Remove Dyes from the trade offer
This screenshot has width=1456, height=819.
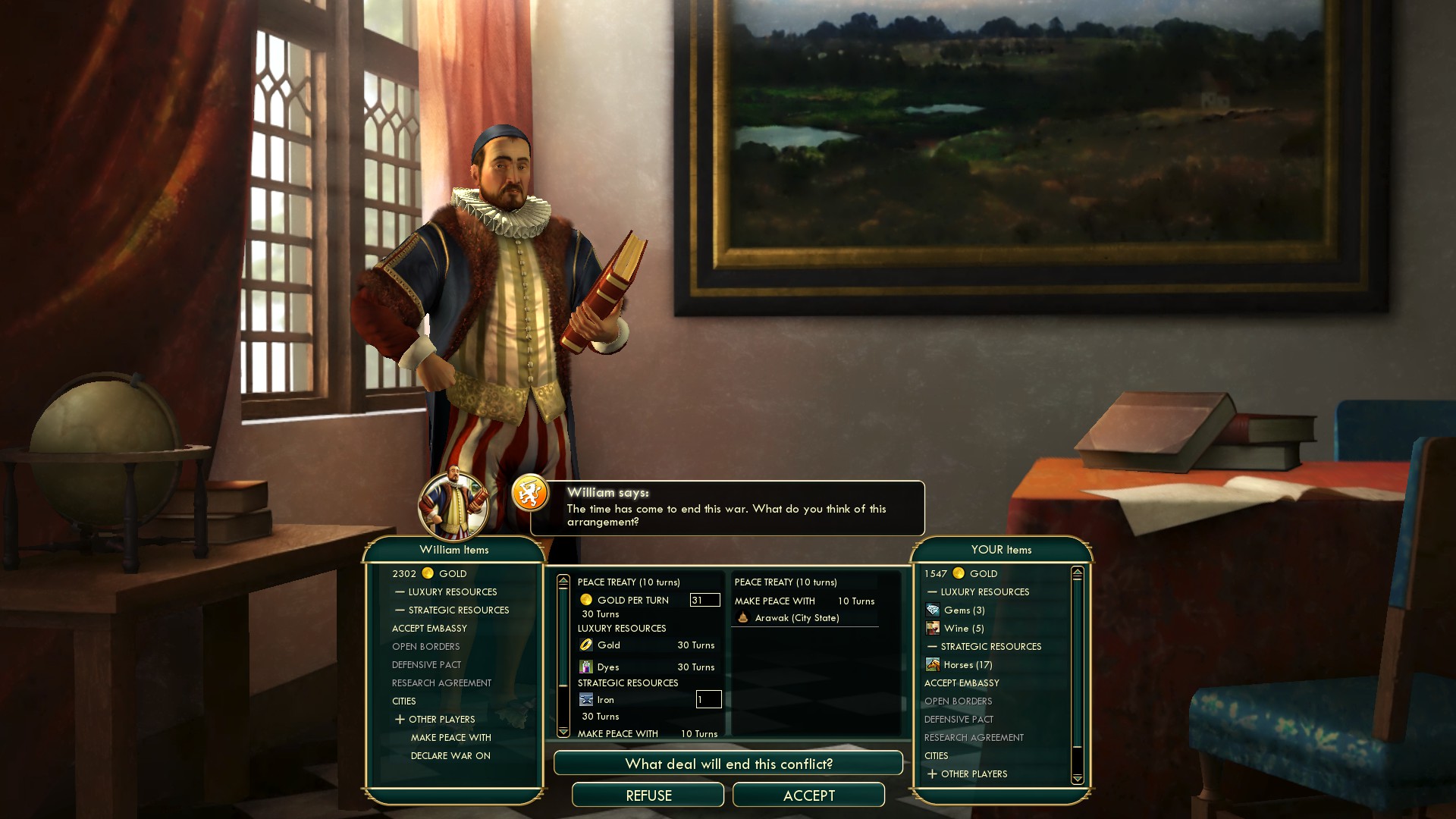(x=608, y=667)
